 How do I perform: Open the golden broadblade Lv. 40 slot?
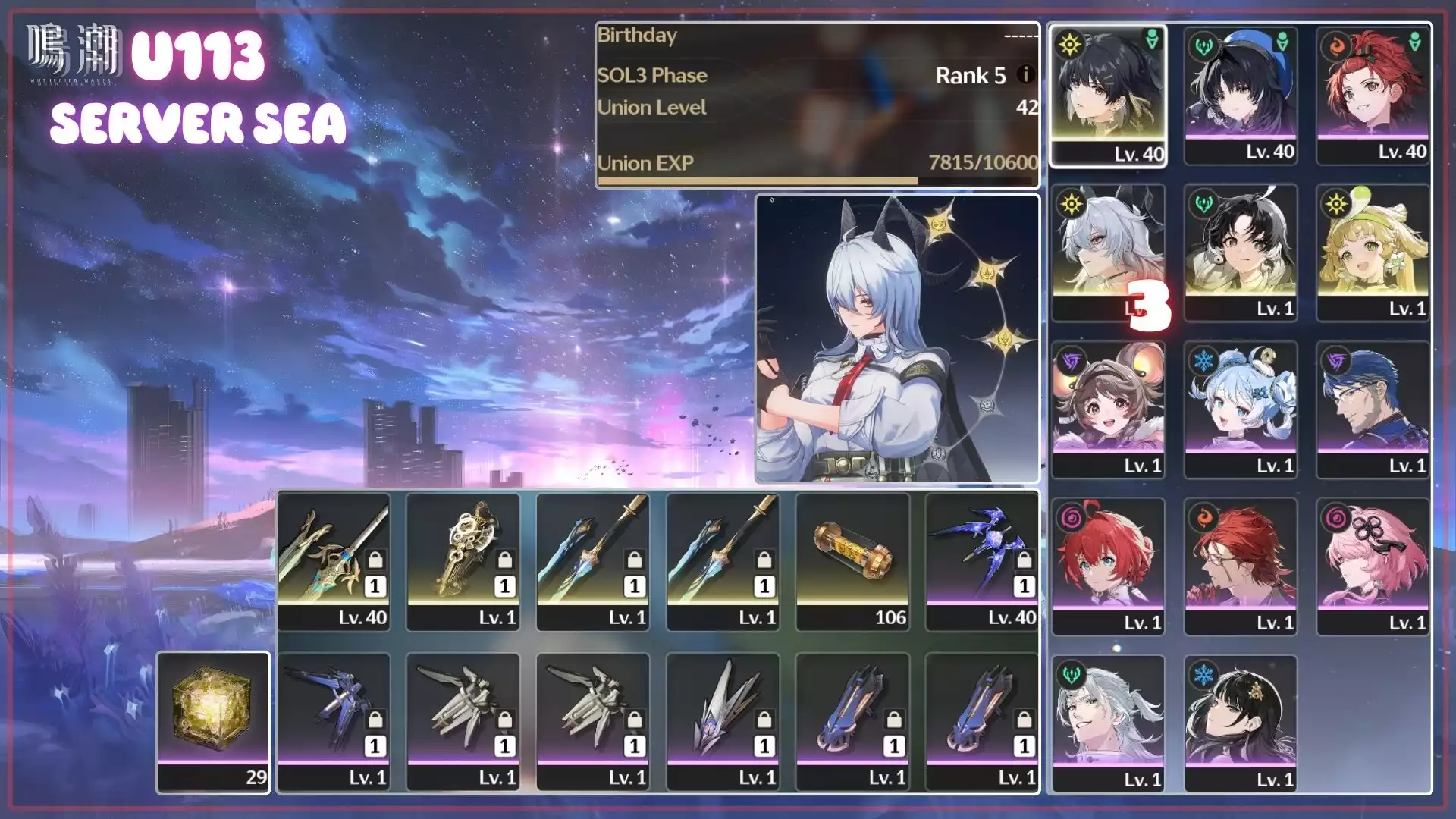(x=334, y=561)
